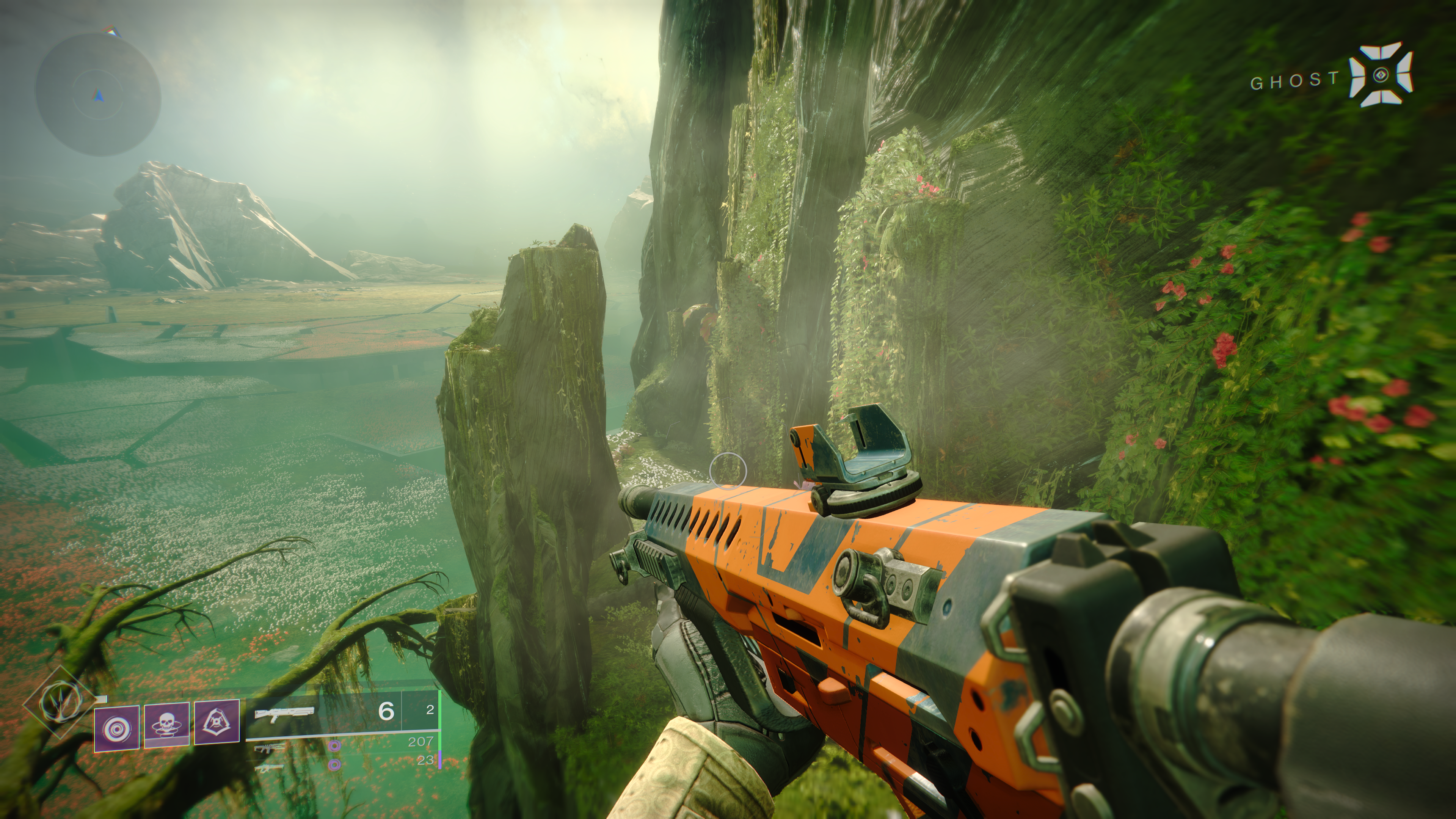Viewport: 1456px width, 819px height.
Task: Trigger the skull melee ability icon
Action: point(167,725)
